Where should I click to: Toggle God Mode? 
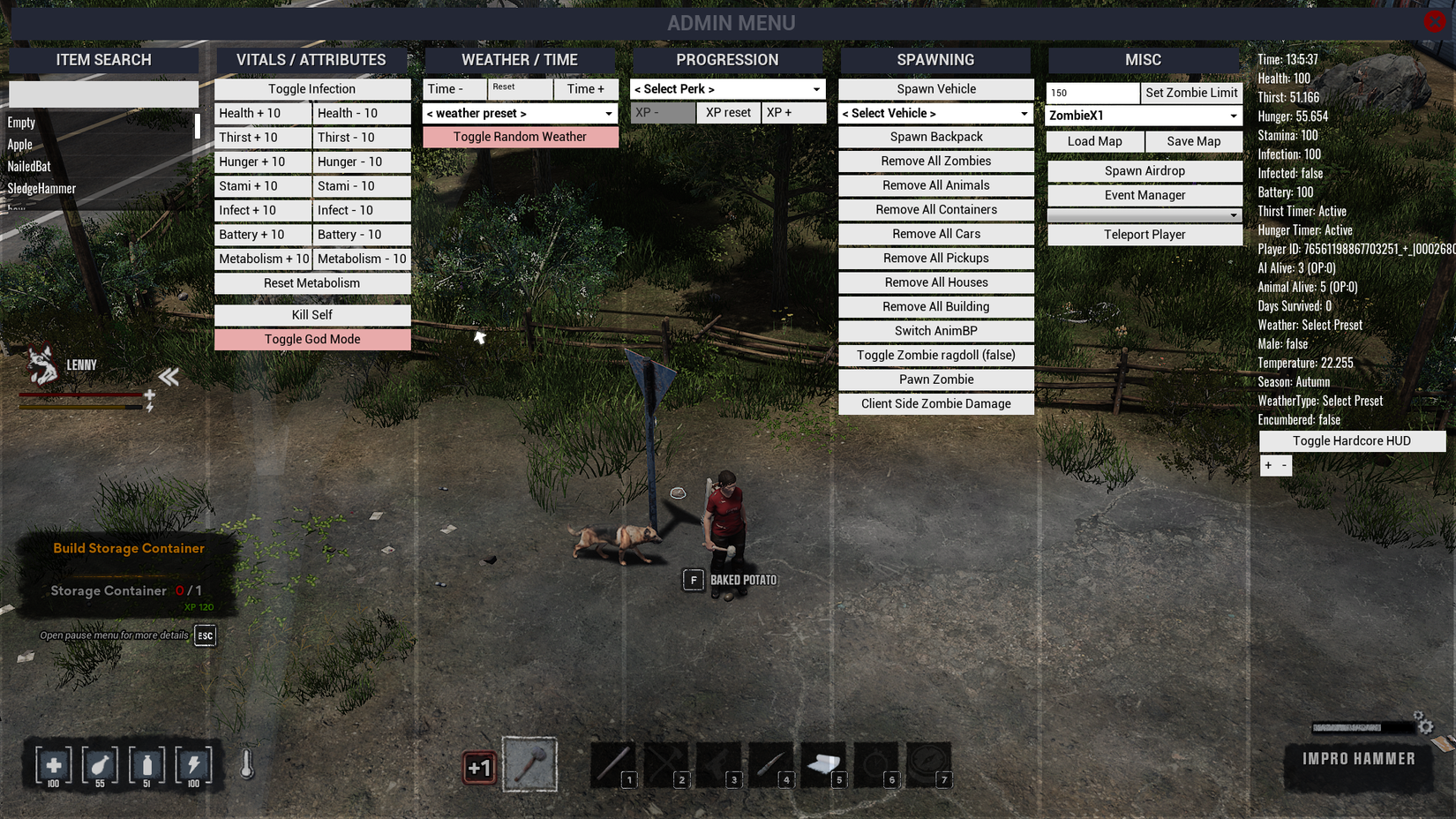point(312,339)
